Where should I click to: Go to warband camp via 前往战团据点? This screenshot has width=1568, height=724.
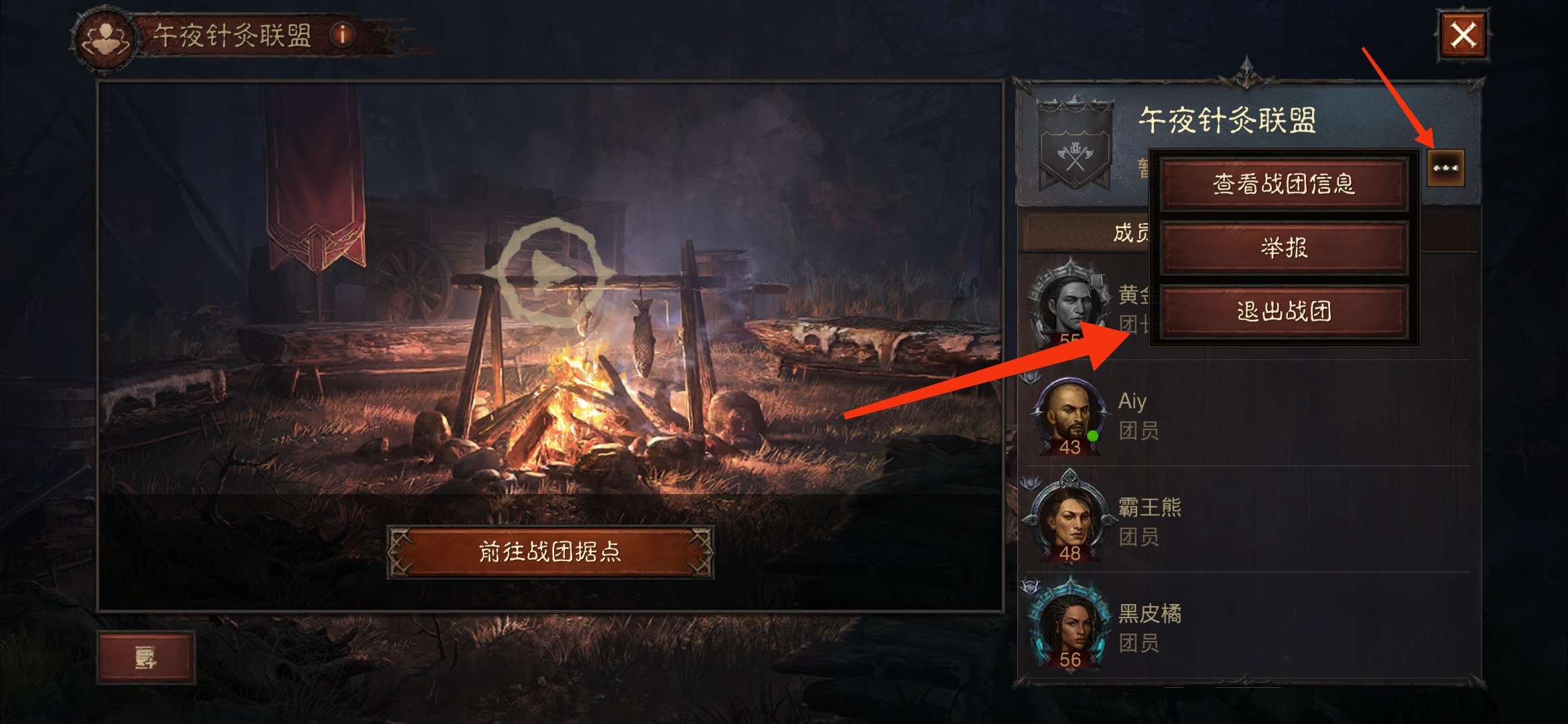click(x=550, y=552)
